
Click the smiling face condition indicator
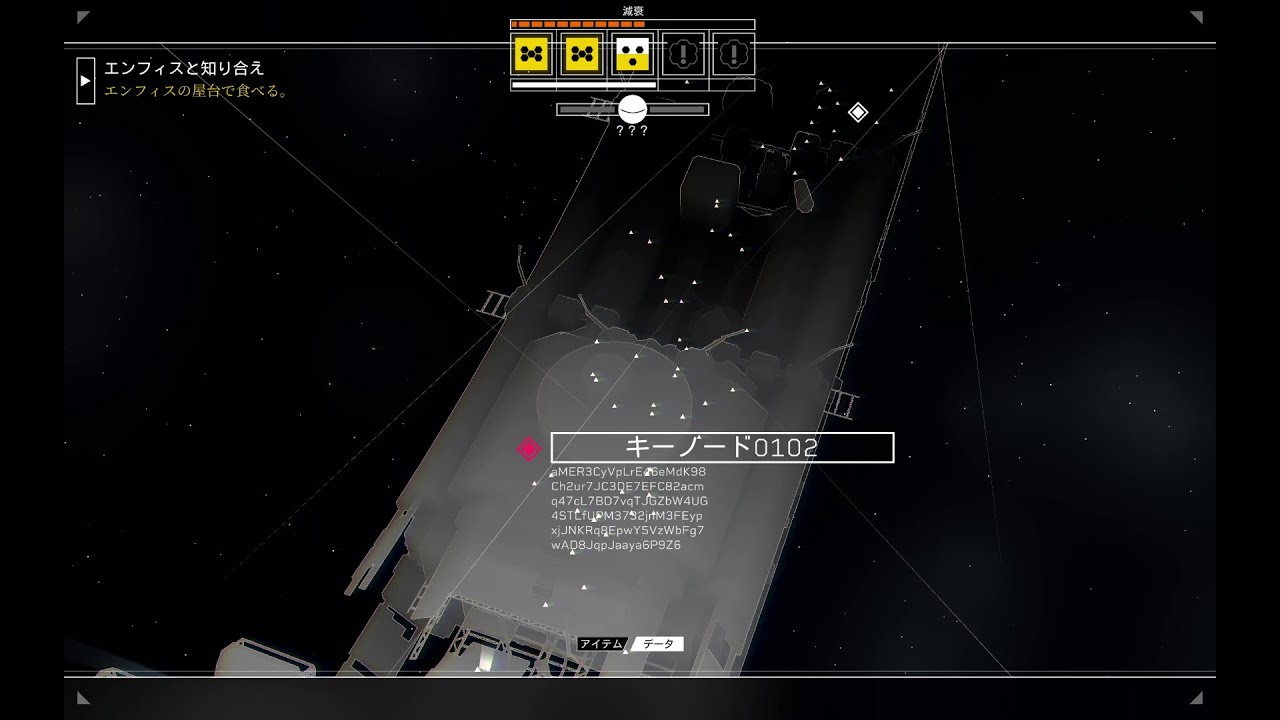tap(632, 109)
